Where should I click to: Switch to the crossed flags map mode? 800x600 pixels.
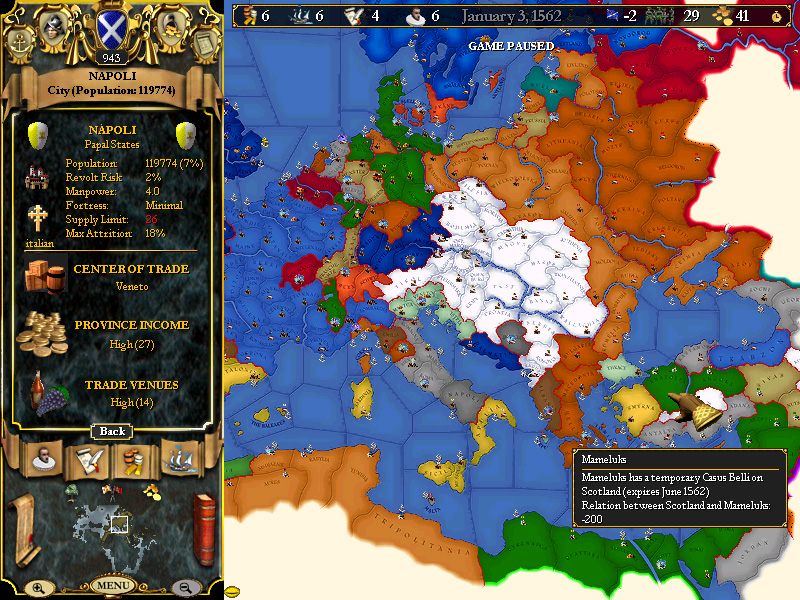112,490
